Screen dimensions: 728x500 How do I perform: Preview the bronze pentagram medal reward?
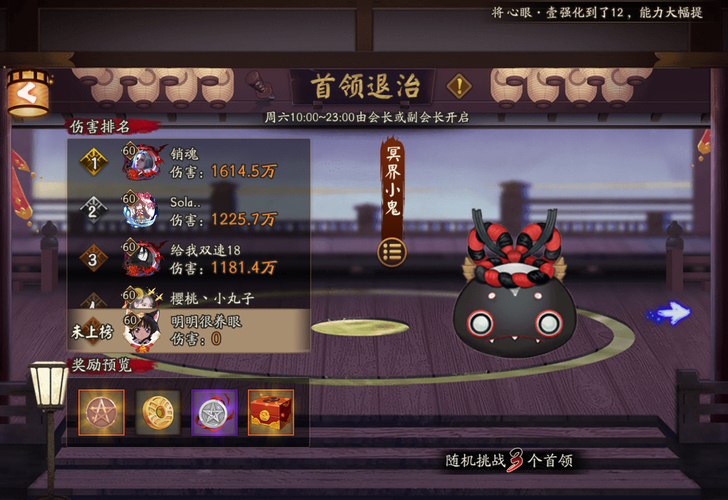coord(102,412)
